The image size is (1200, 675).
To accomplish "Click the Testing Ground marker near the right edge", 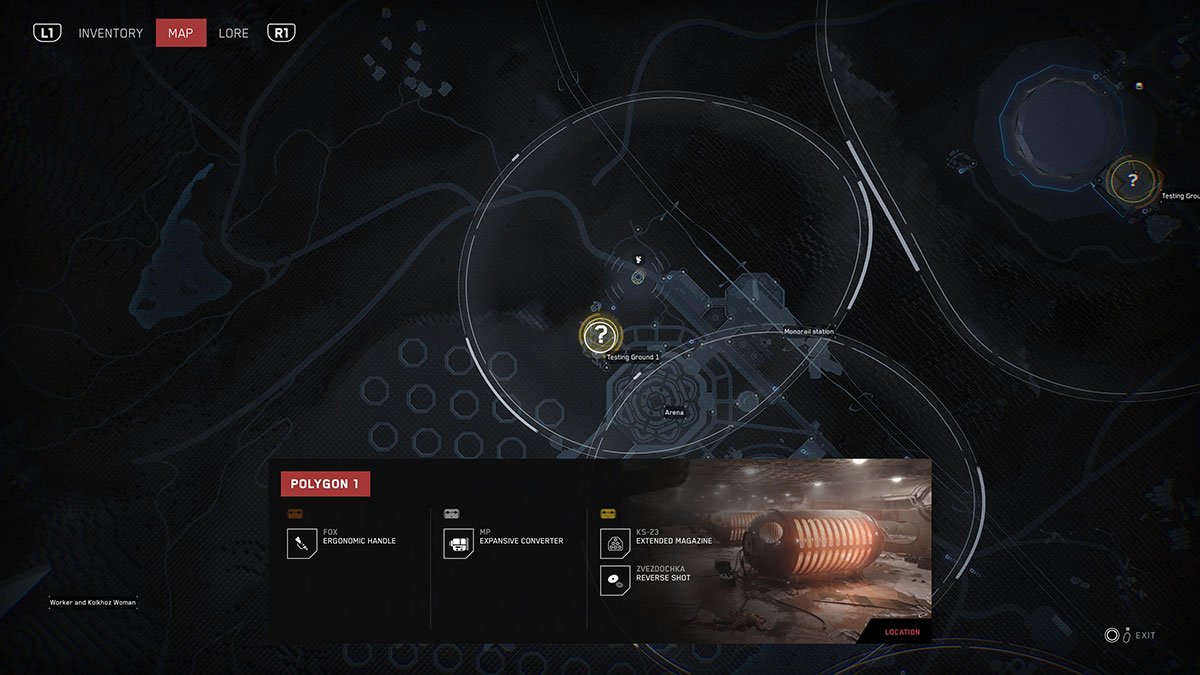I will (1132, 181).
